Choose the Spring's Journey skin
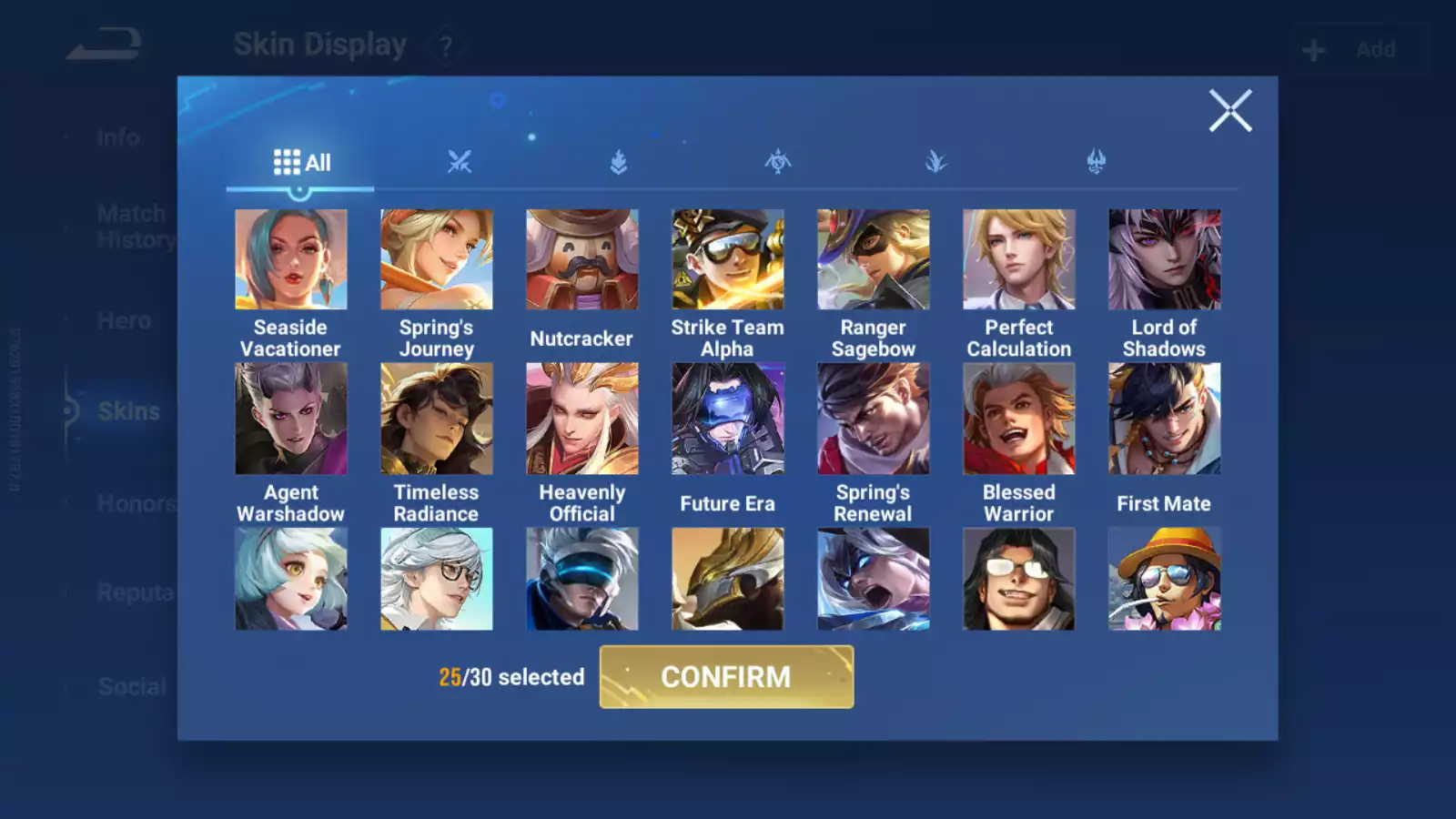The width and height of the screenshot is (1456, 819). pos(437,260)
